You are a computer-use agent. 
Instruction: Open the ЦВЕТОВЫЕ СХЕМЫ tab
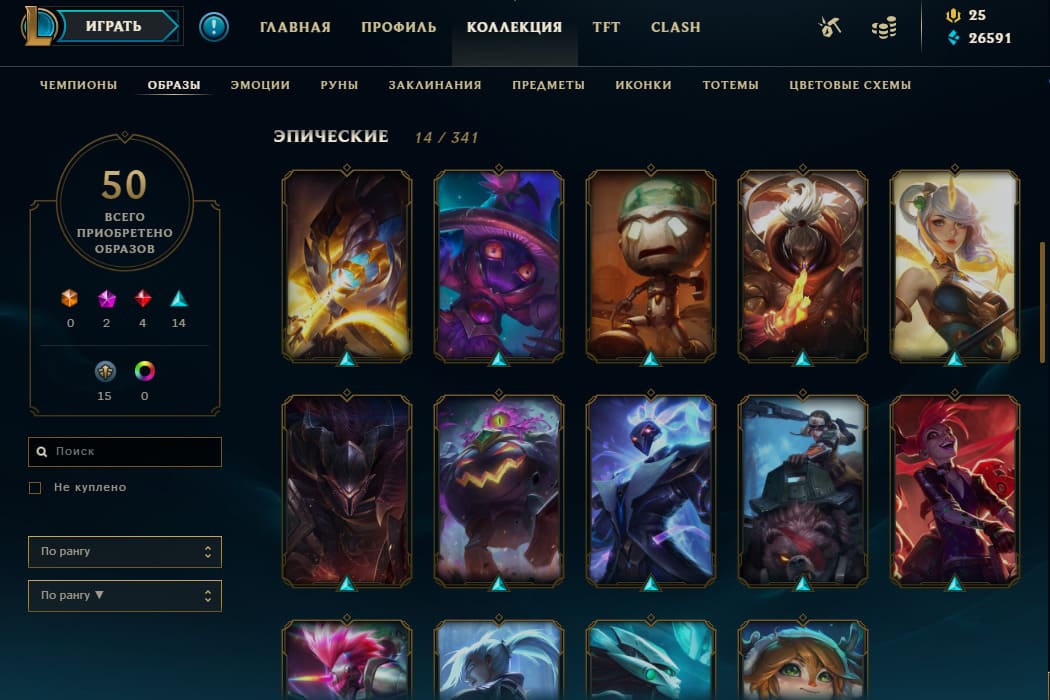[850, 85]
